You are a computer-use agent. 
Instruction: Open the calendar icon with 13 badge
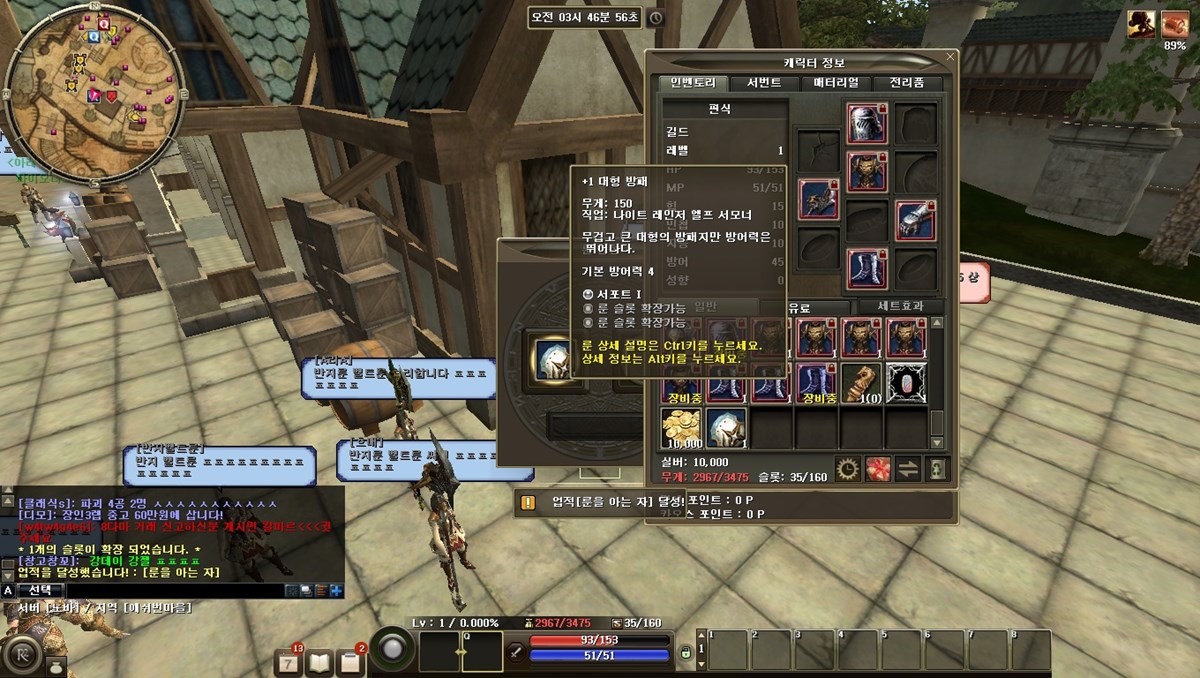pos(288,661)
